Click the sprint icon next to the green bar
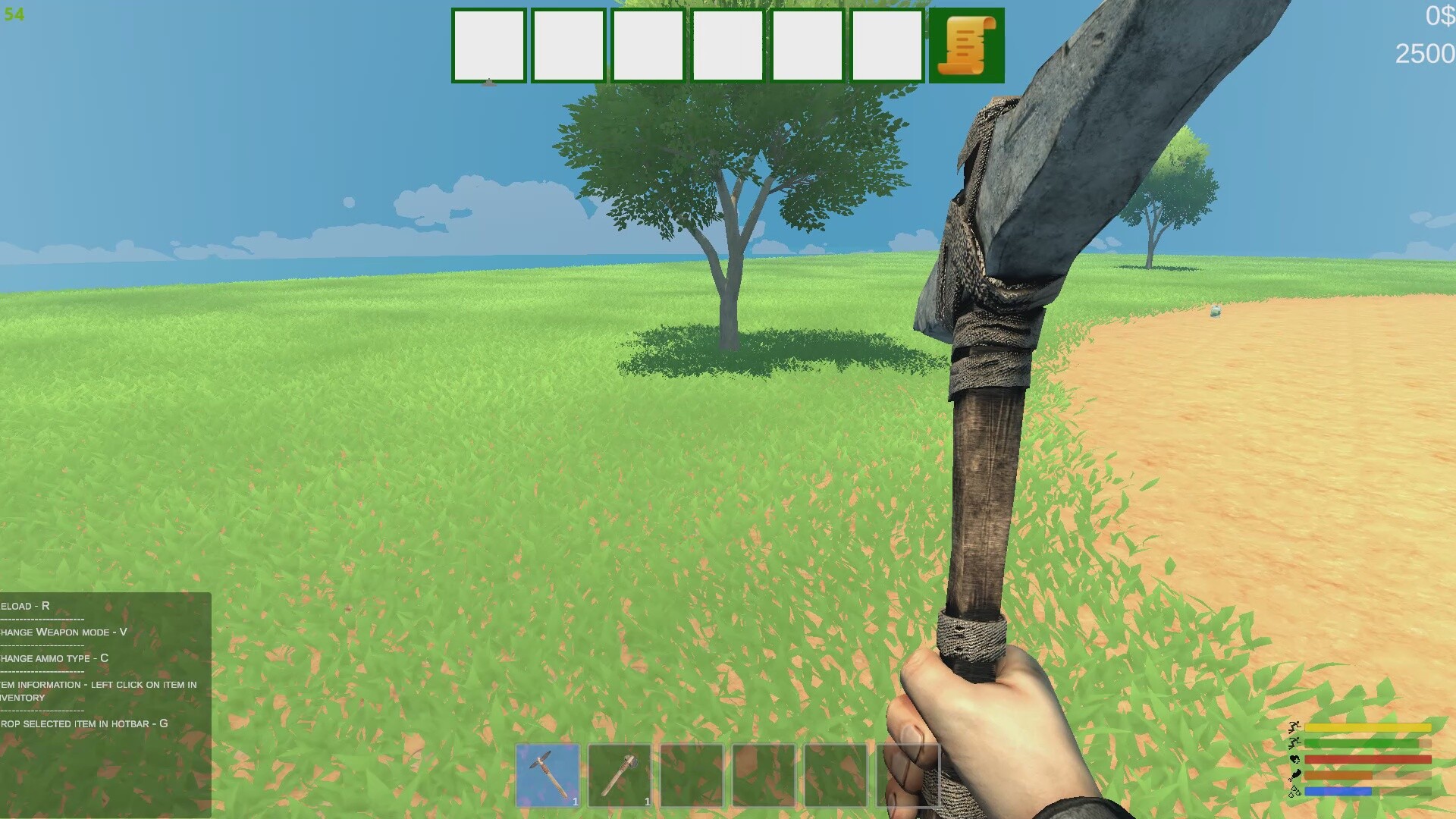The image size is (1456, 819). [1294, 742]
